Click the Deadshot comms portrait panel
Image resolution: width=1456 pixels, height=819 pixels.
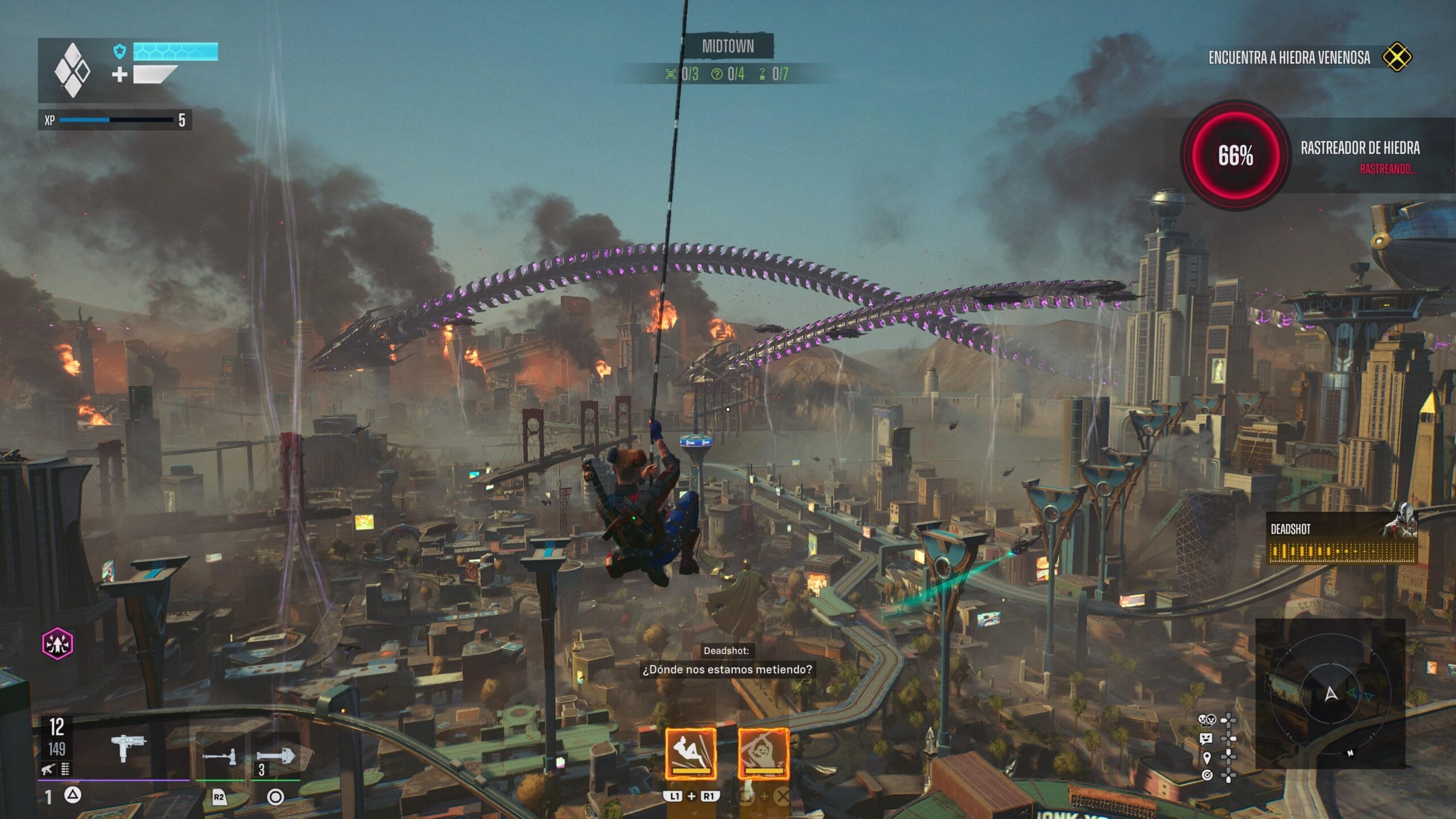1342,539
